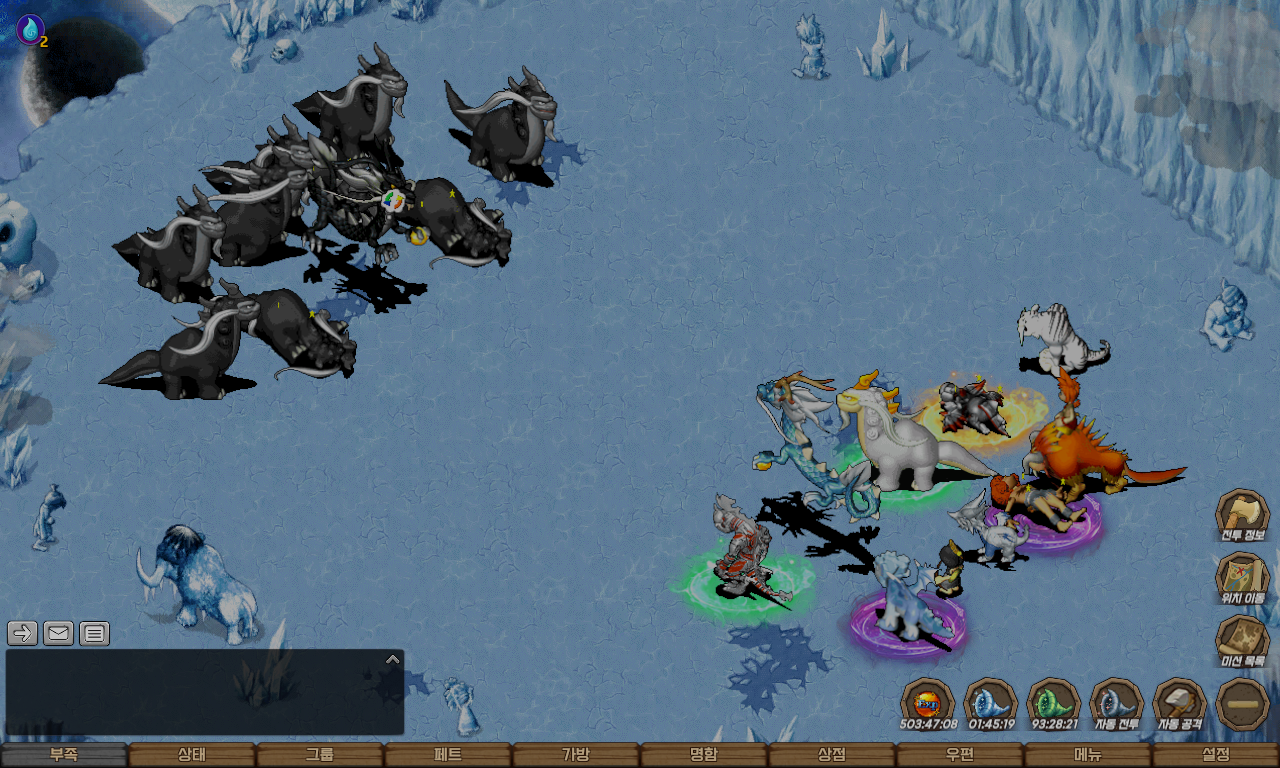Open the 페트 (pet) menu
The width and height of the screenshot is (1280, 768).
[x=448, y=755]
